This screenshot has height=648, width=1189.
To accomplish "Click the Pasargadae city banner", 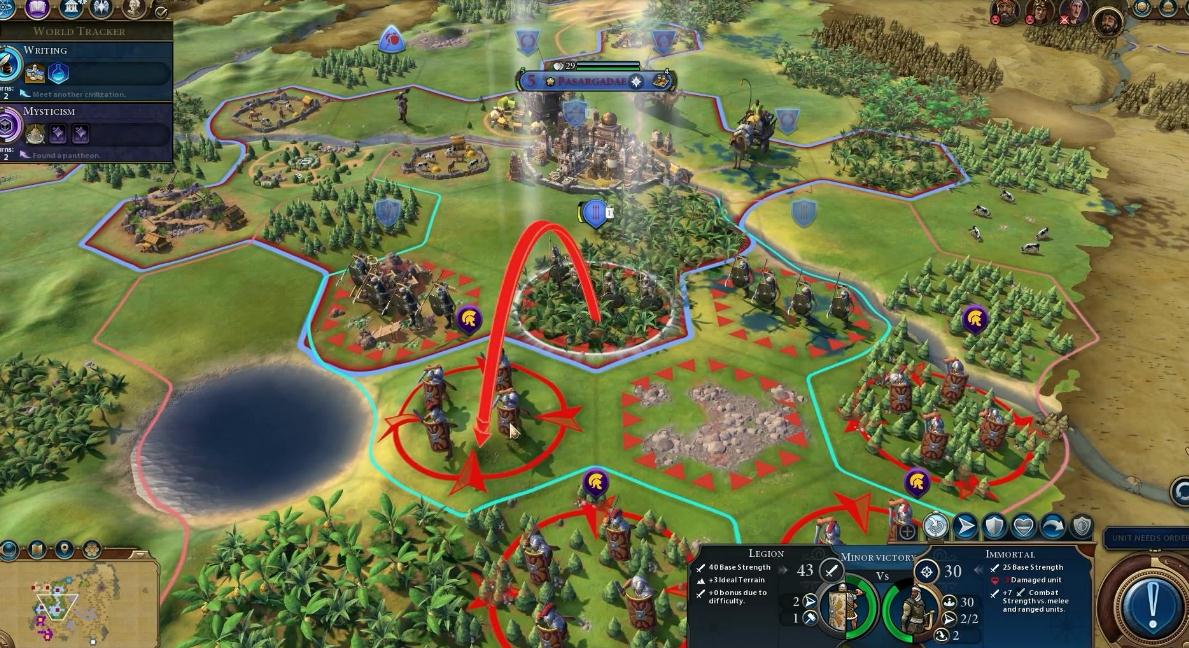I will (598, 80).
